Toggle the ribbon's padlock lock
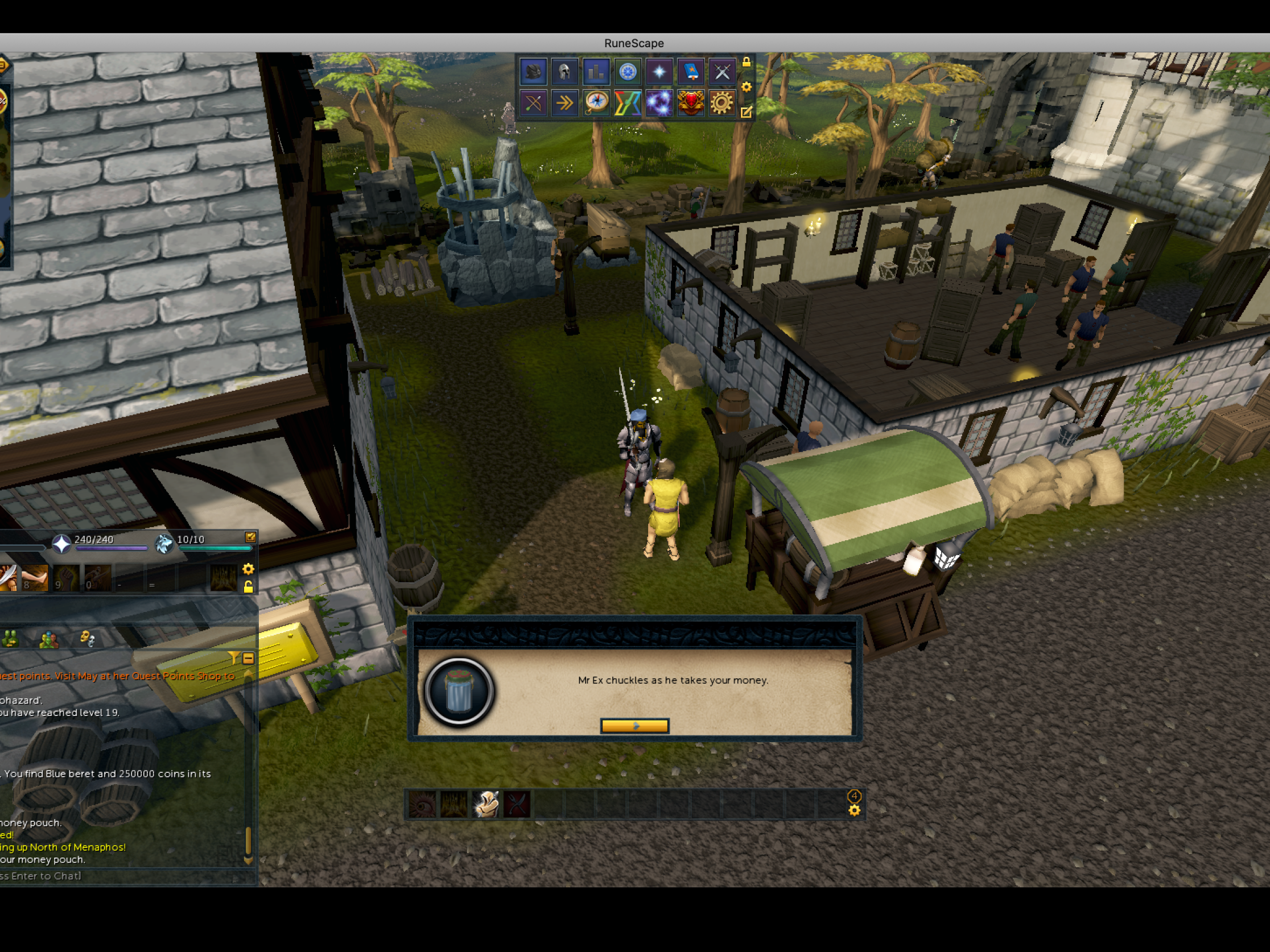Image resolution: width=1270 pixels, height=952 pixels. pos(747,62)
